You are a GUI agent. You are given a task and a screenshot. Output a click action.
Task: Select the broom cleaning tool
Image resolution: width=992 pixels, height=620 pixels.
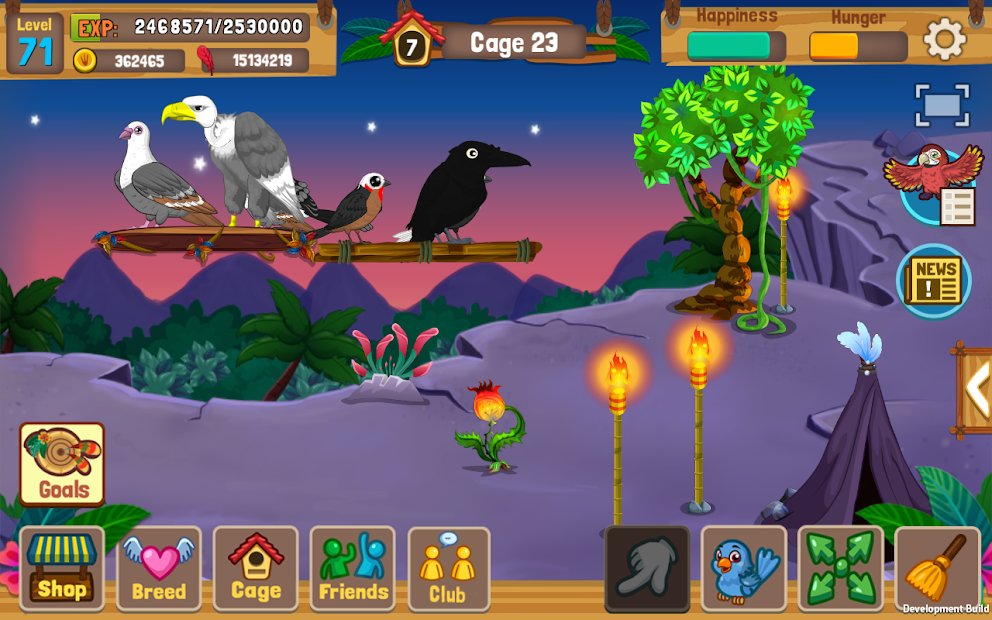(937, 569)
